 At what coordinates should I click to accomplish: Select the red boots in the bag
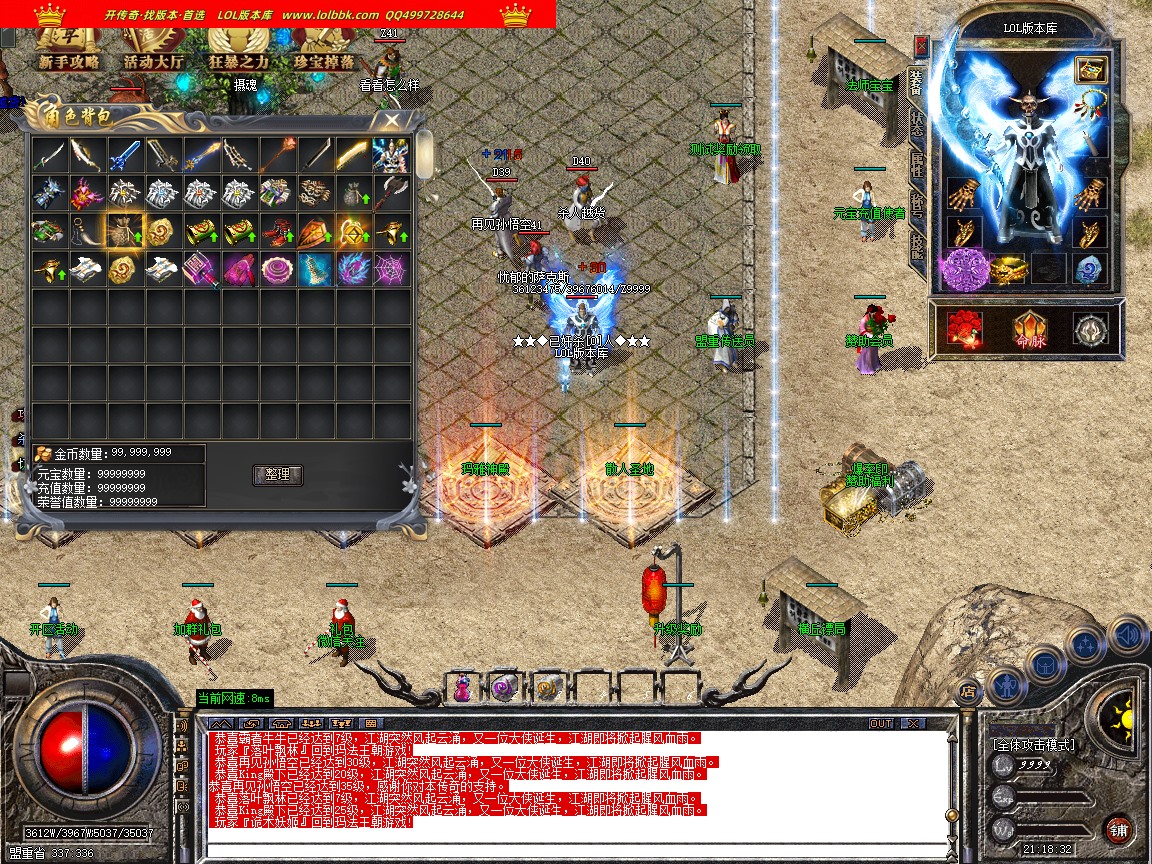pos(277,231)
